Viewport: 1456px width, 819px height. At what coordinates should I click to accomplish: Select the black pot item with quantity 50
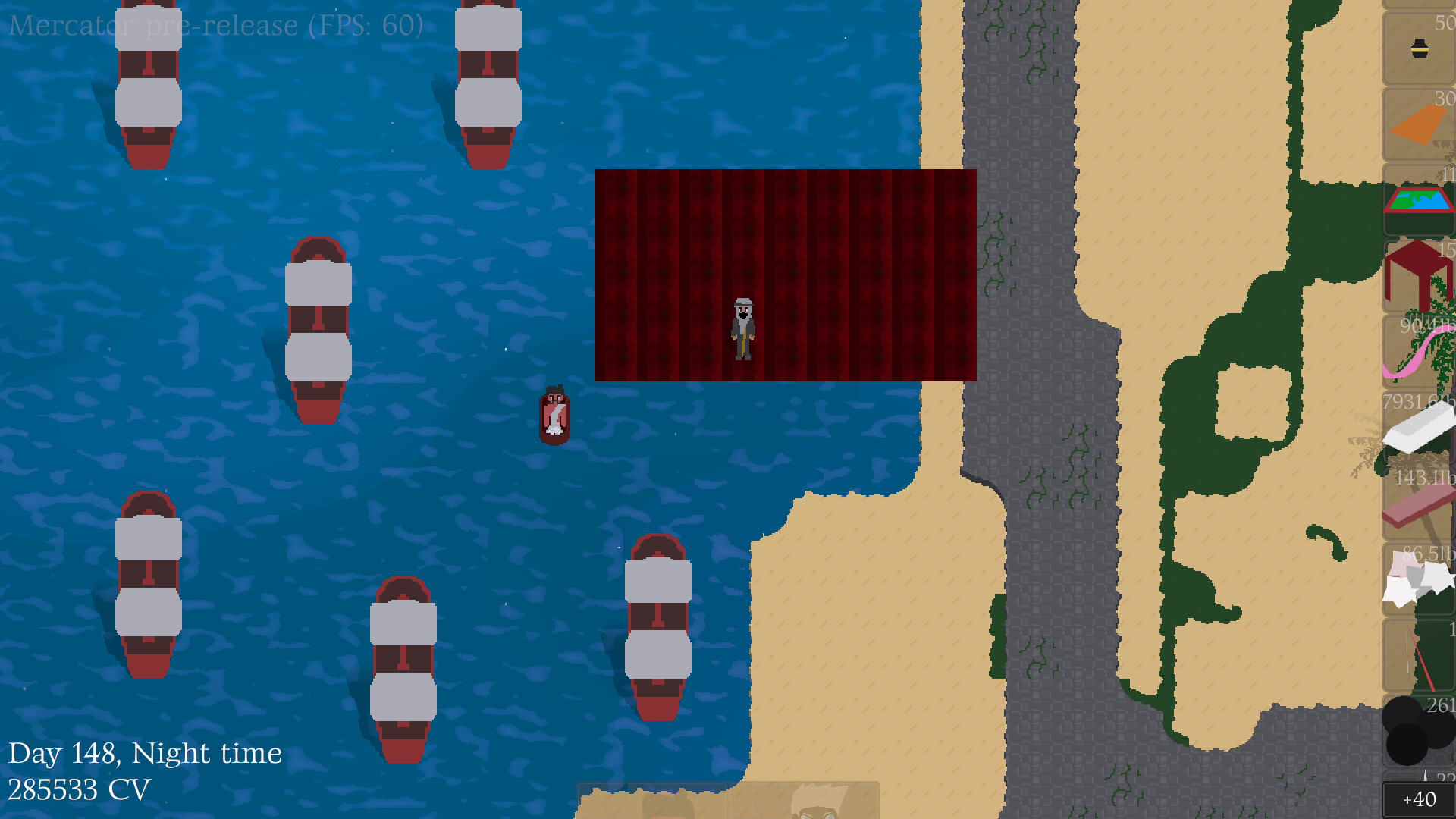1420,47
